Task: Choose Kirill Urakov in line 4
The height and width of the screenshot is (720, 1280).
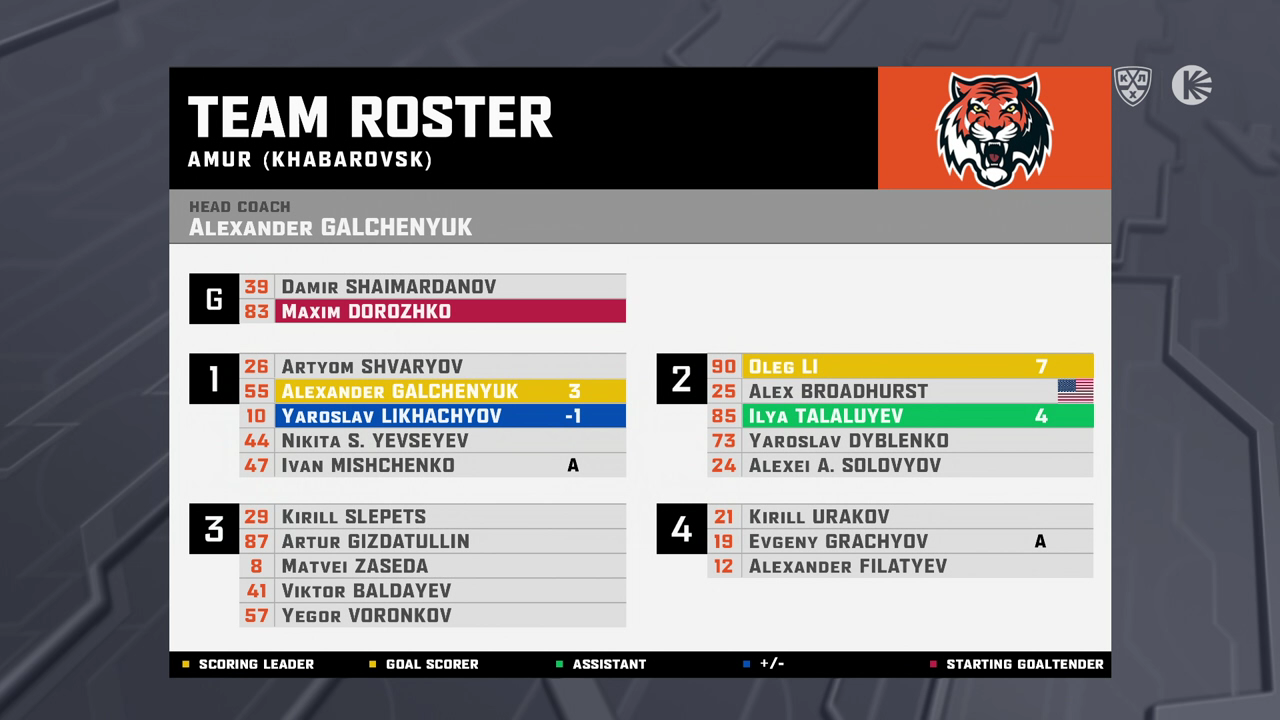Action: (x=900, y=517)
